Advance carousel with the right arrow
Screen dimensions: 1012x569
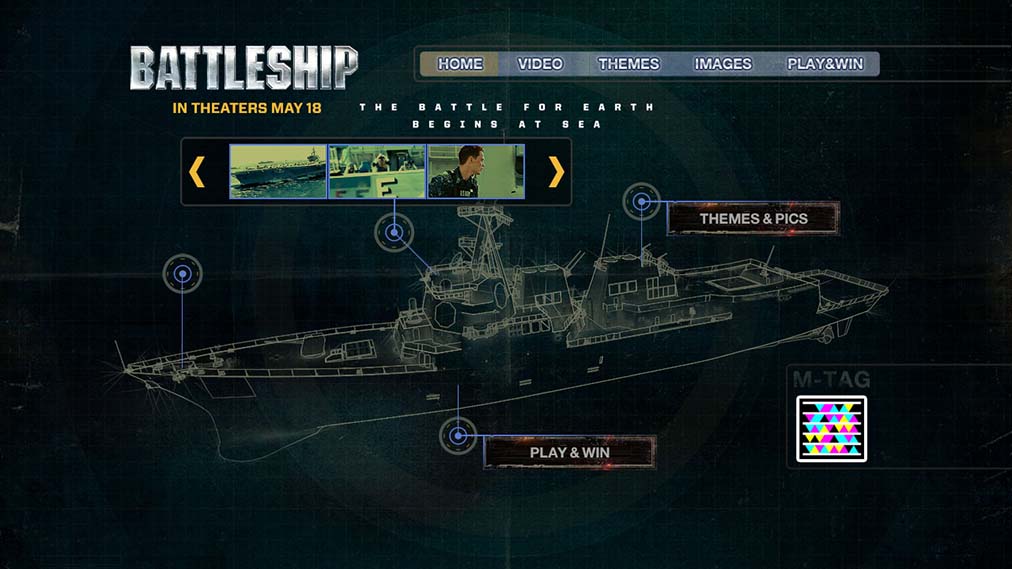pyautogui.click(x=556, y=172)
